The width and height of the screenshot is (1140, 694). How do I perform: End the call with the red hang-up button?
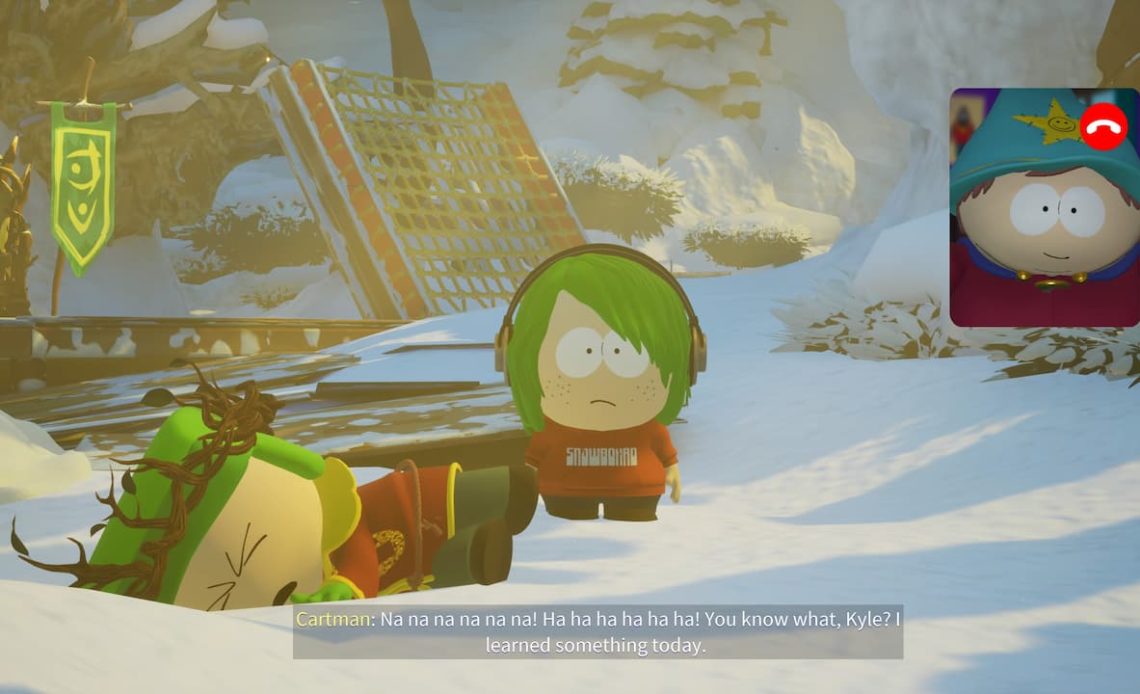(x=1103, y=127)
